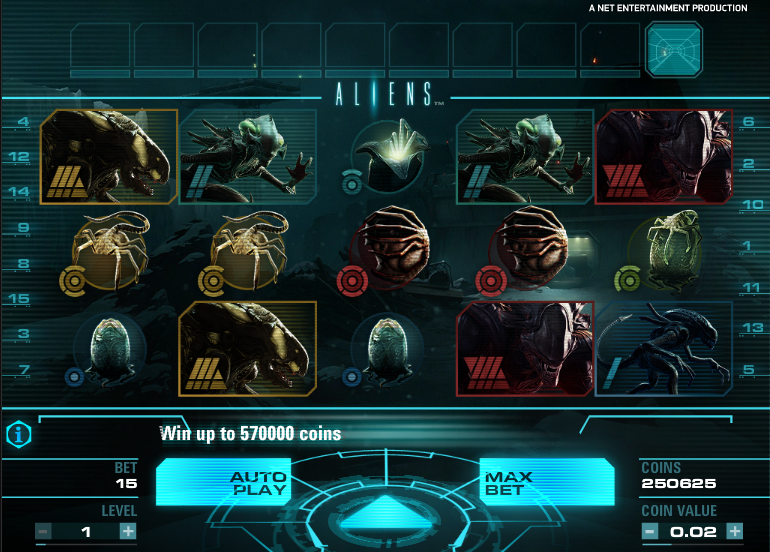
Task: Select the Max Bet button
Action: click(509, 484)
